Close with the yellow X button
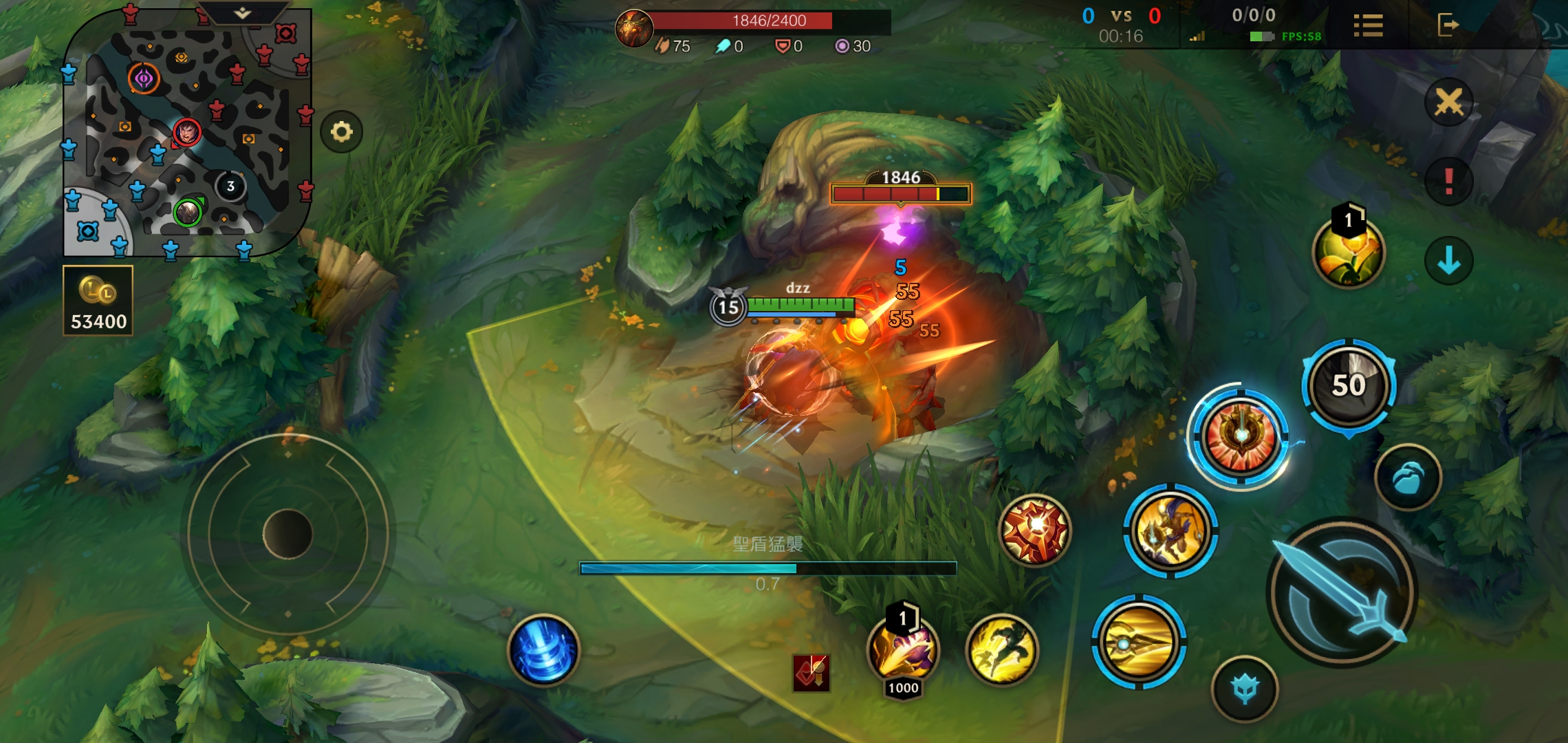1568x743 pixels. tap(1448, 103)
